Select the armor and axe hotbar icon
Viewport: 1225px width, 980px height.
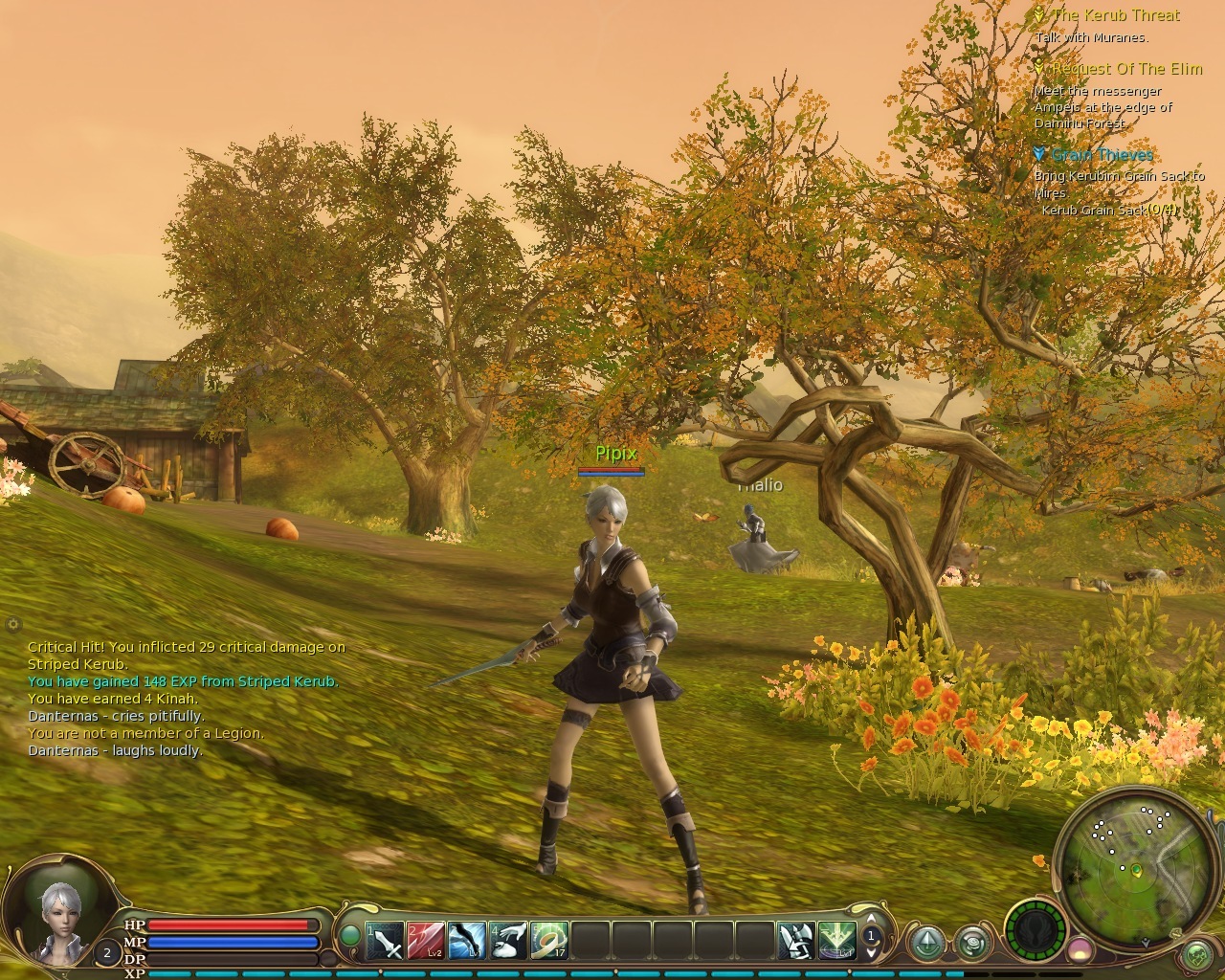795,941
